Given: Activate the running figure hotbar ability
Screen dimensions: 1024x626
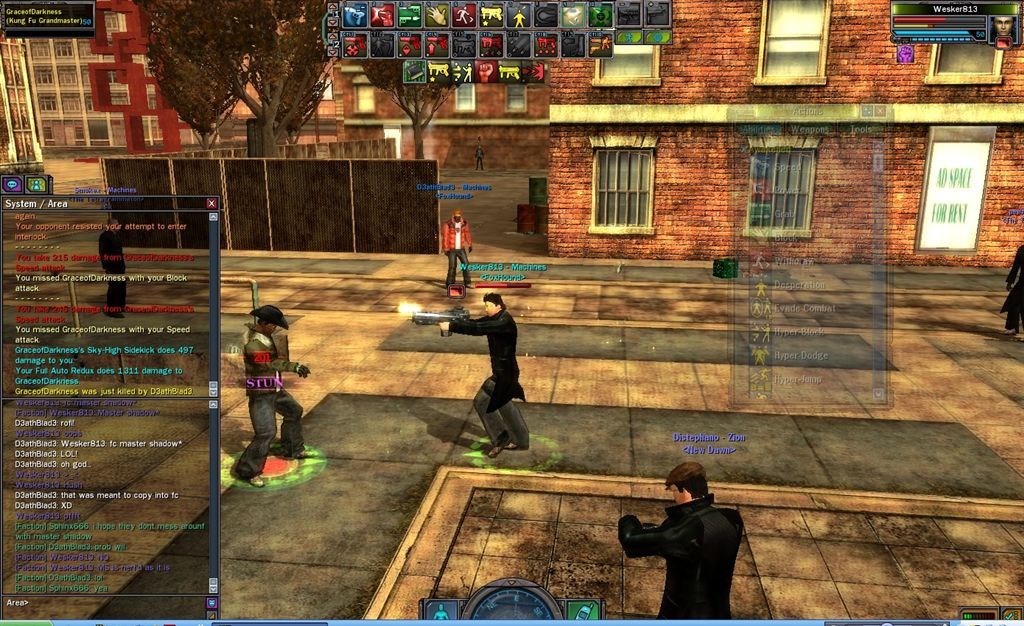Looking at the screenshot, I should pos(464,15).
